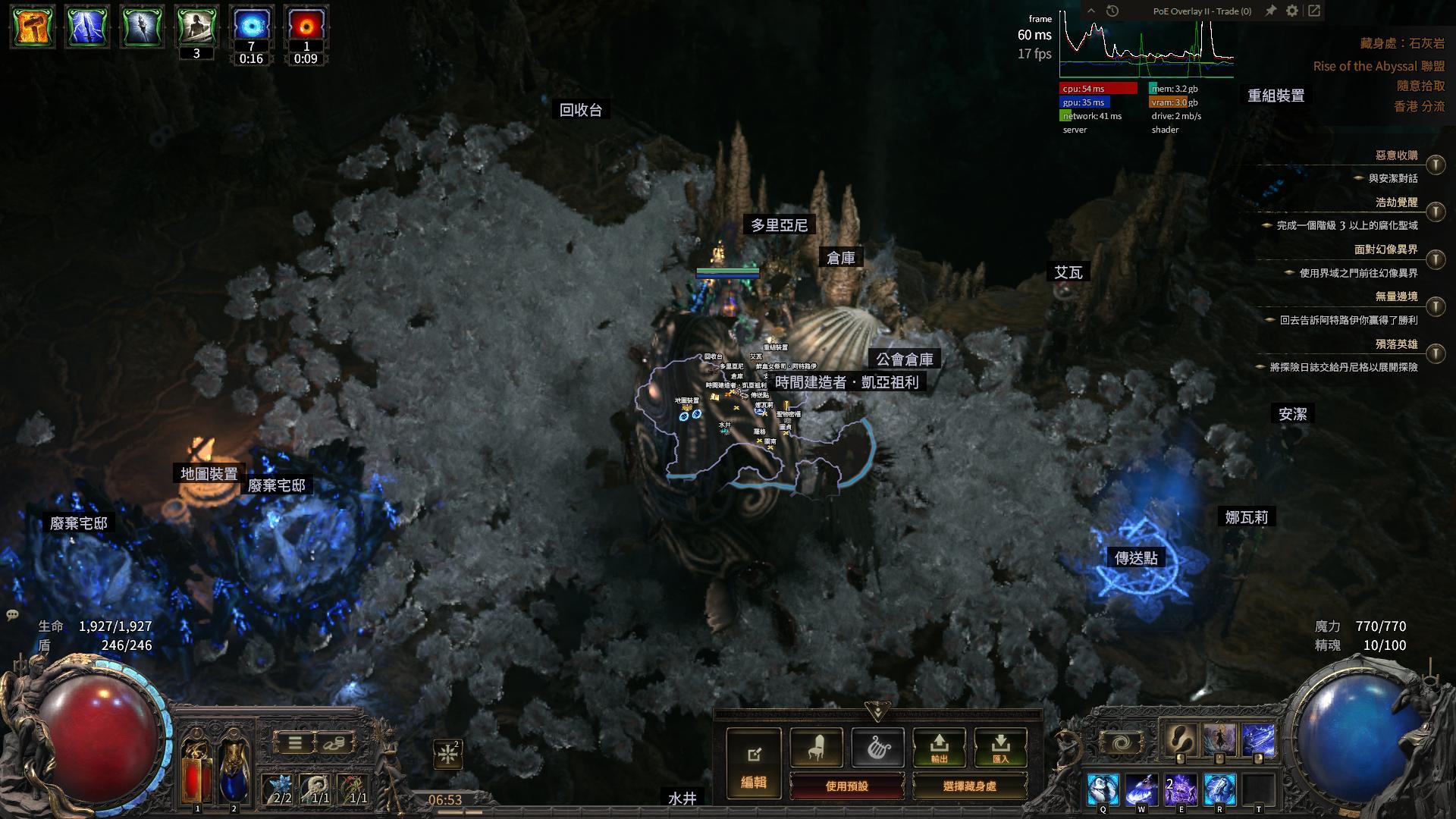
Task: Activate the skill bound to Q
Action: tap(1103, 789)
